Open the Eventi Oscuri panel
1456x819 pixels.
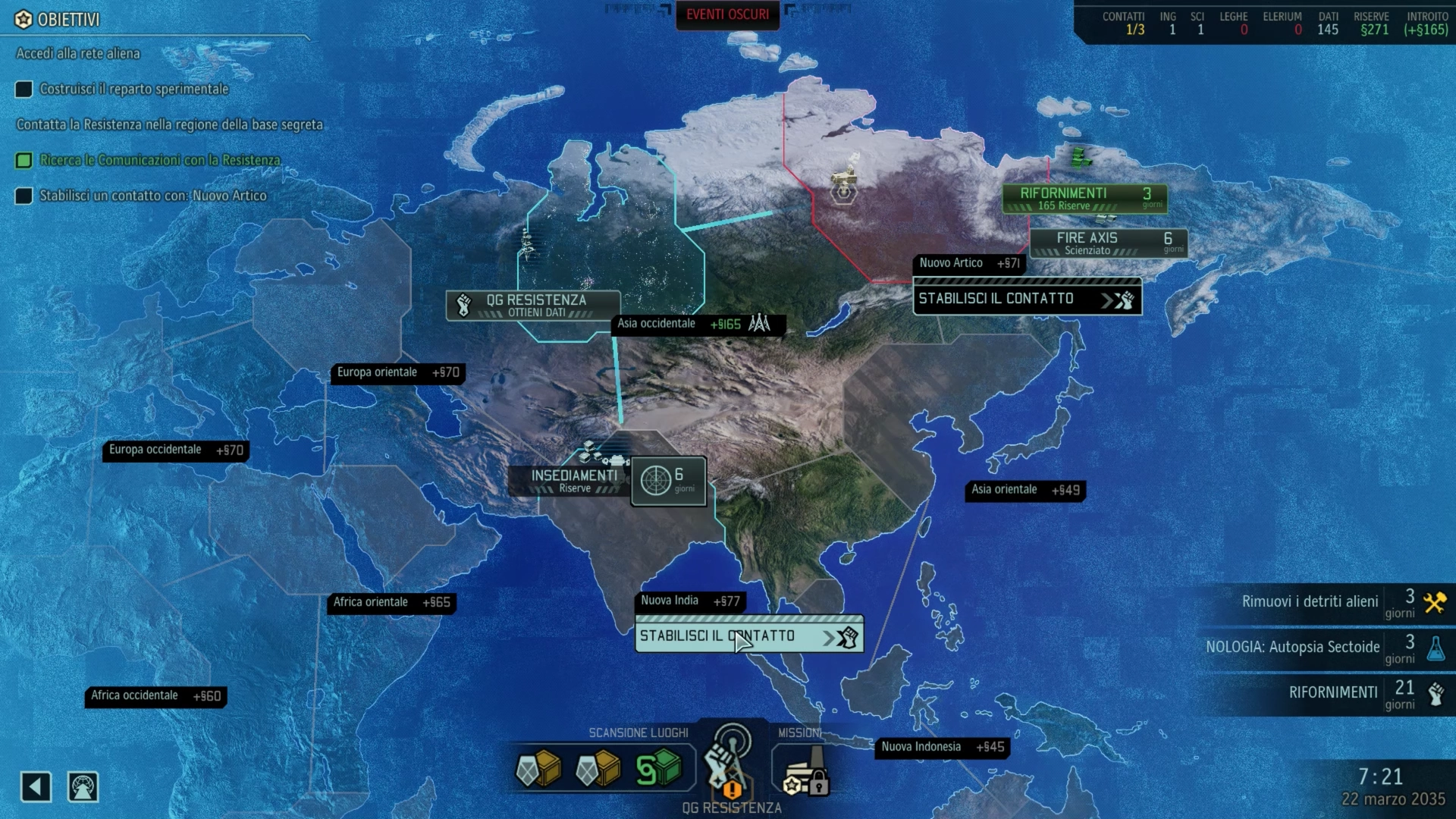point(727,15)
